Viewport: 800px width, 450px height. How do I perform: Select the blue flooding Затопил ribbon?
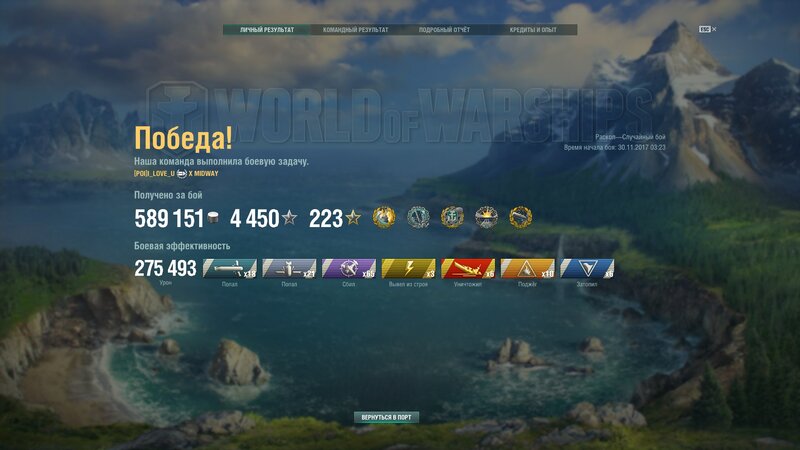click(587, 268)
